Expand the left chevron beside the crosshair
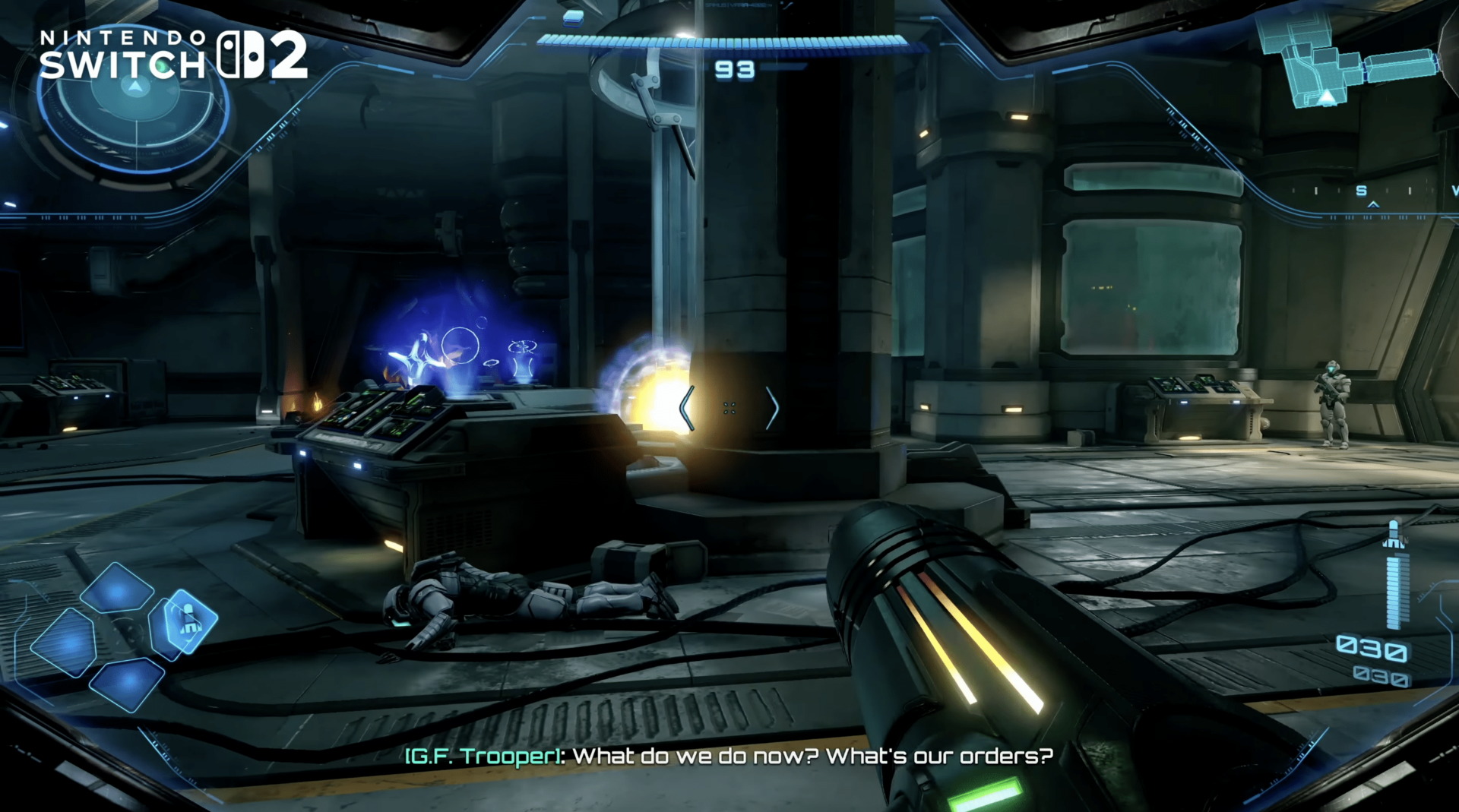This screenshot has width=1459, height=812. 686,408
